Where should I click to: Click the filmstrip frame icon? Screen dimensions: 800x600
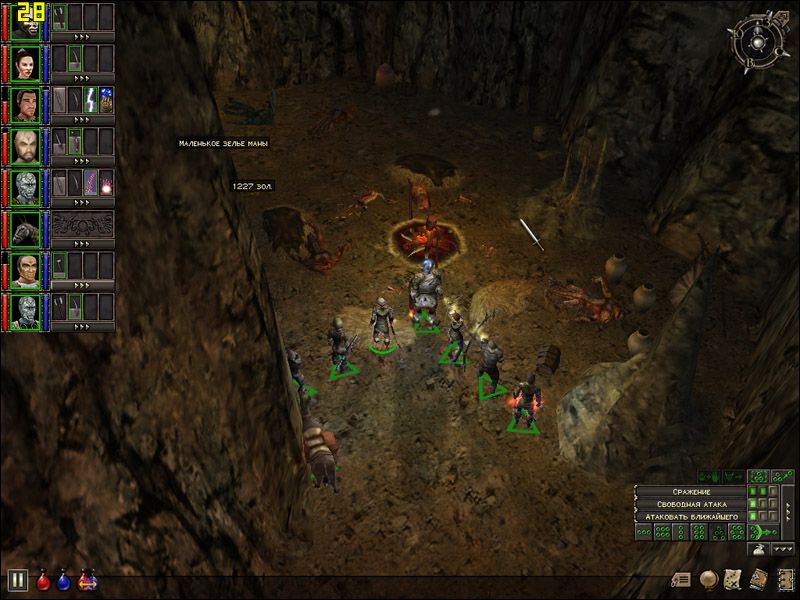coord(783,579)
